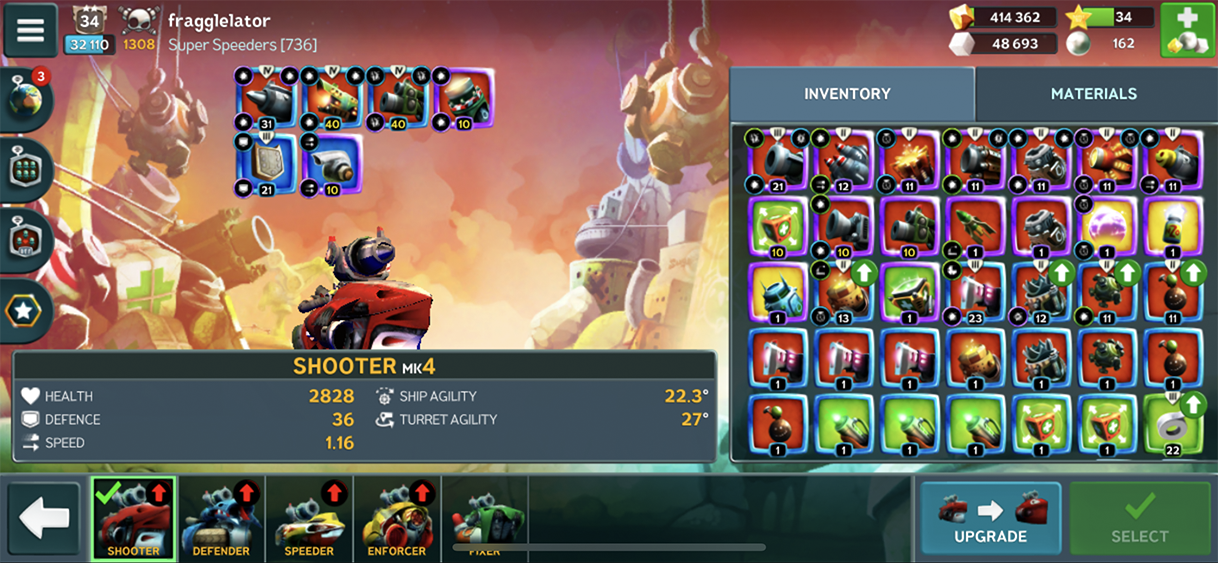This screenshot has height=563, width=1218.
Task: Pick the Defender ship tile
Action: coord(221,518)
